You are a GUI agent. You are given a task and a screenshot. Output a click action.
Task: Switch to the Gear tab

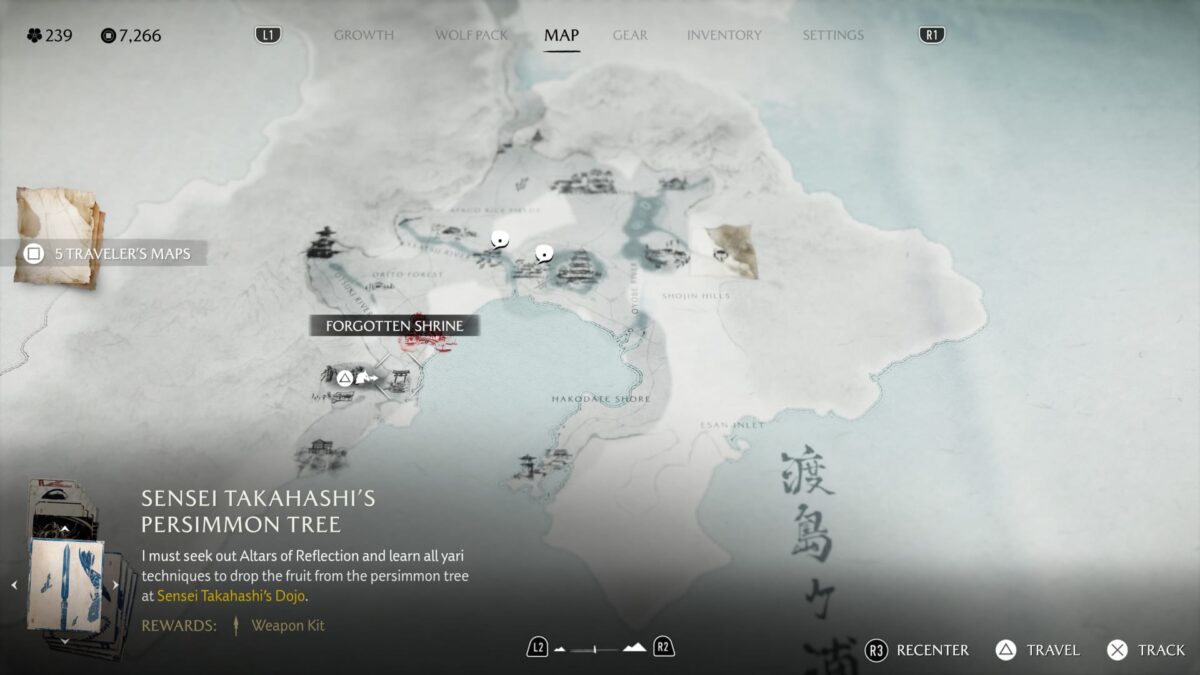coord(630,35)
